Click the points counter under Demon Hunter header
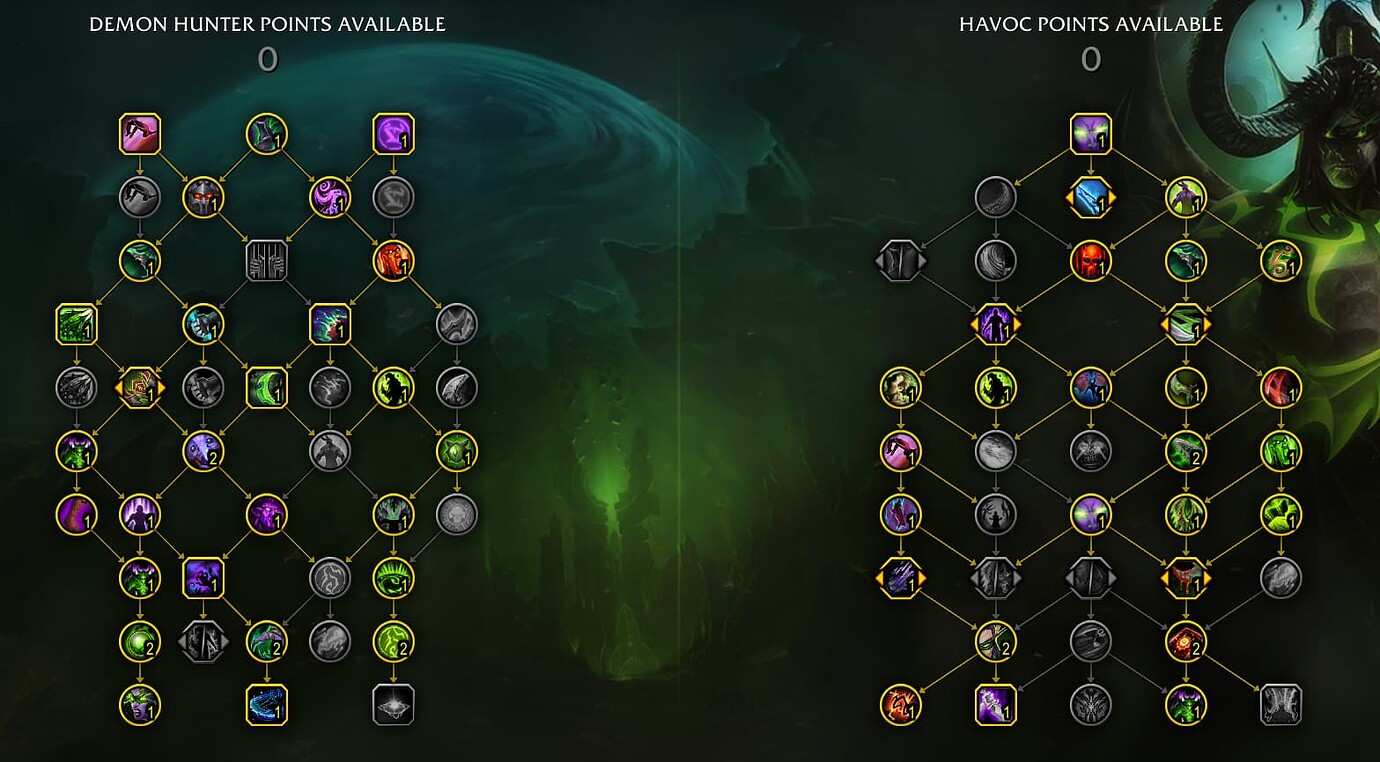The width and height of the screenshot is (1380, 762). coord(267,60)
